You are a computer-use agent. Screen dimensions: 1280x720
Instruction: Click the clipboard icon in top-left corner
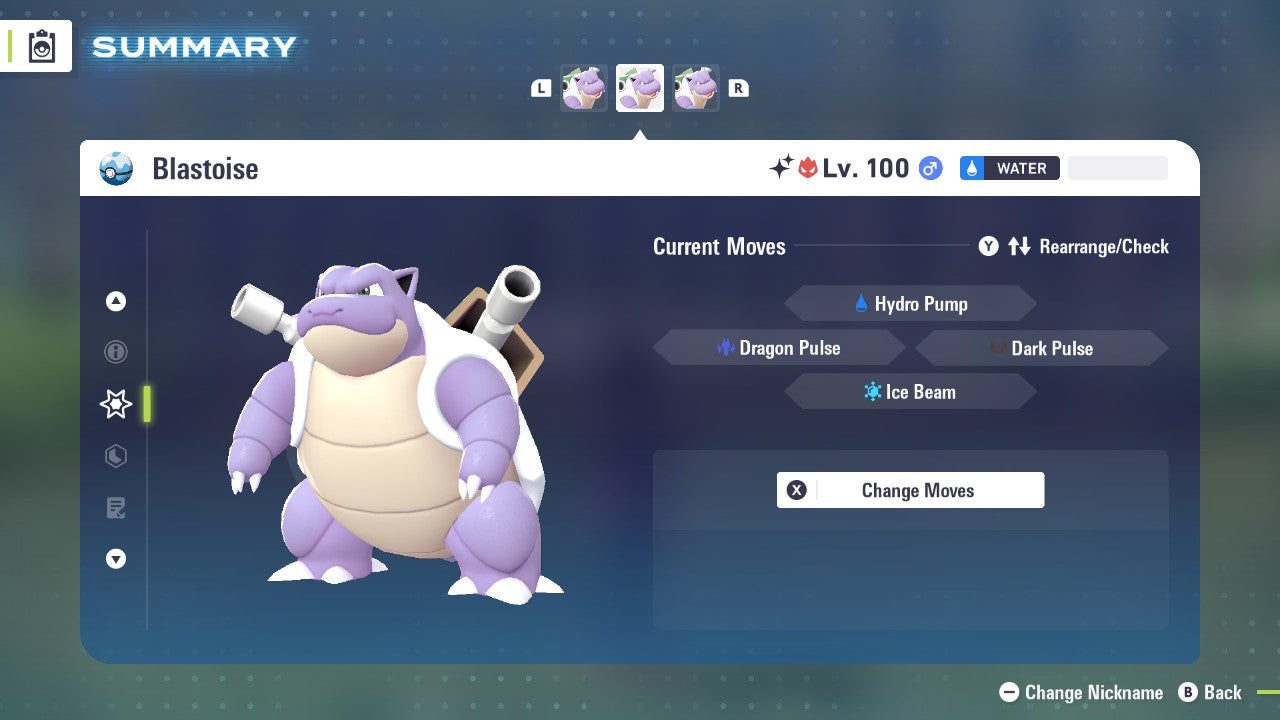[40, 46]
